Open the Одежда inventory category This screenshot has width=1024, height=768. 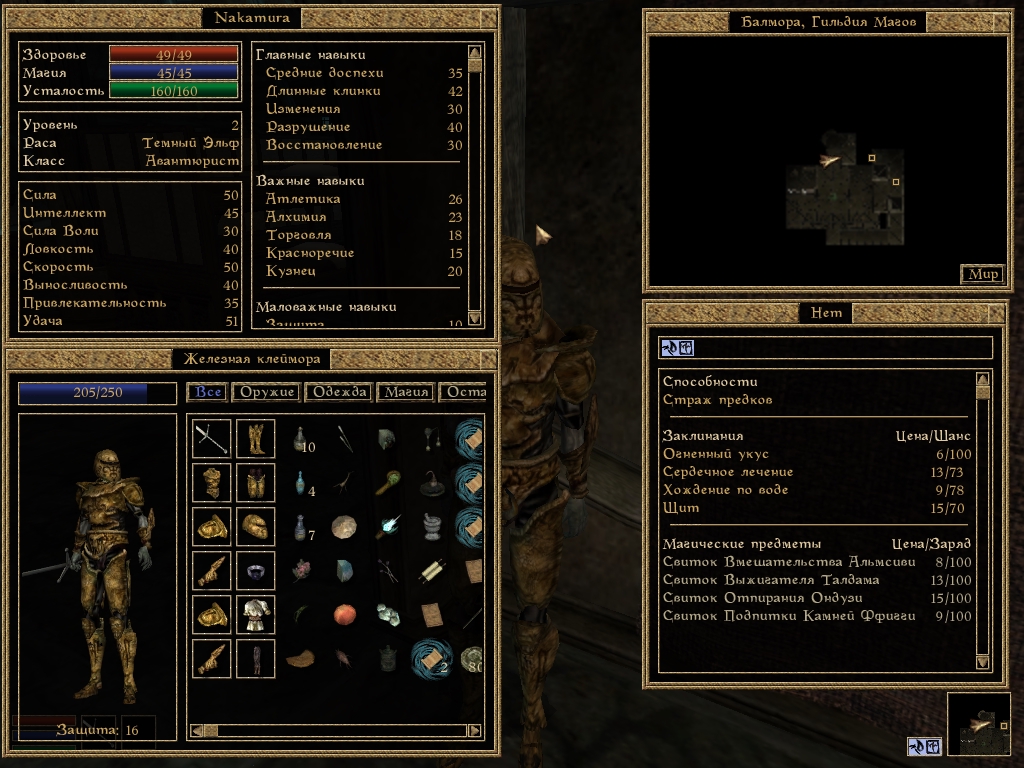tap(339, 392)
